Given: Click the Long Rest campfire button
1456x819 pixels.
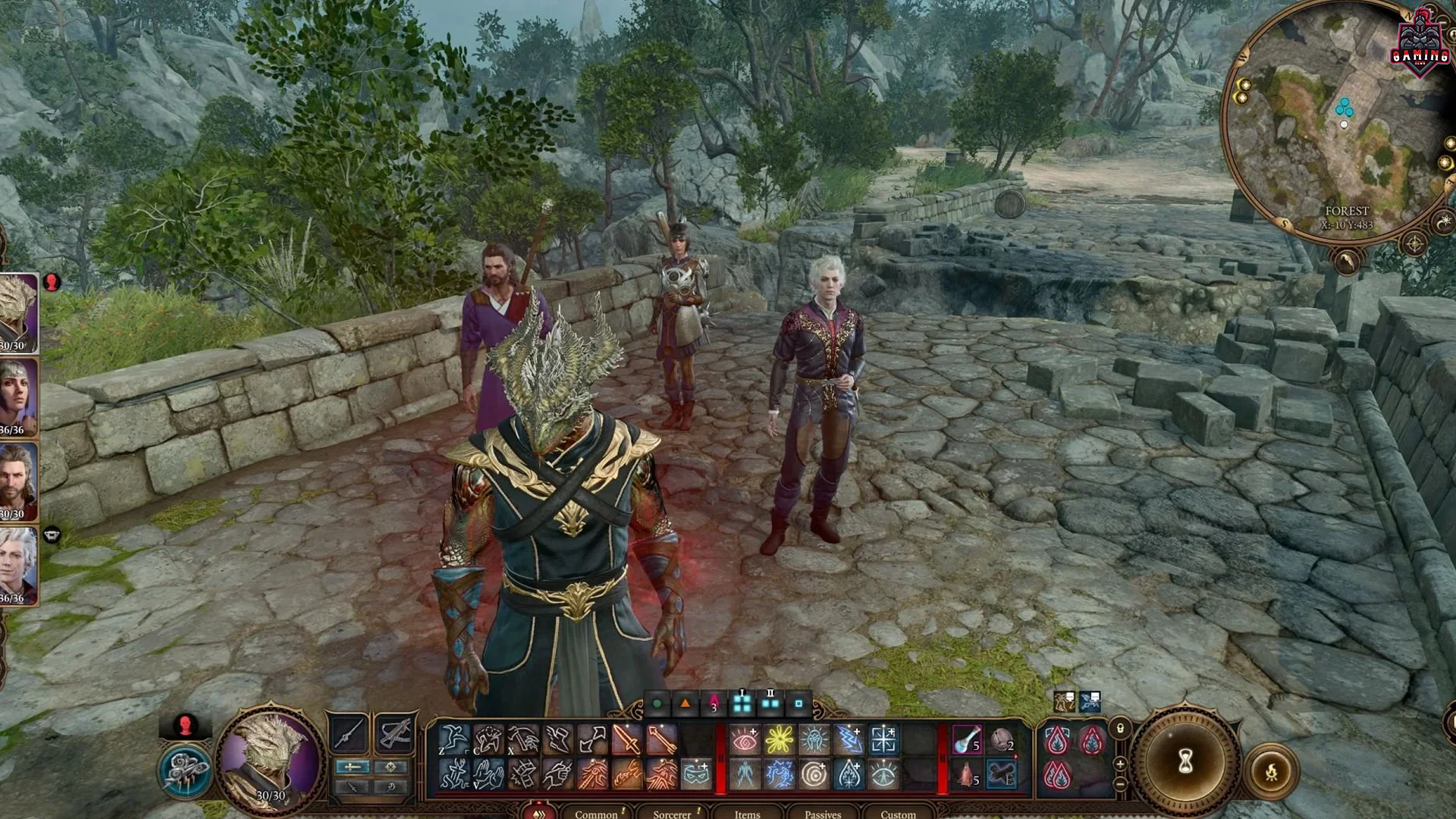Looking at the screenshot, I should (x=1272, y=771).
